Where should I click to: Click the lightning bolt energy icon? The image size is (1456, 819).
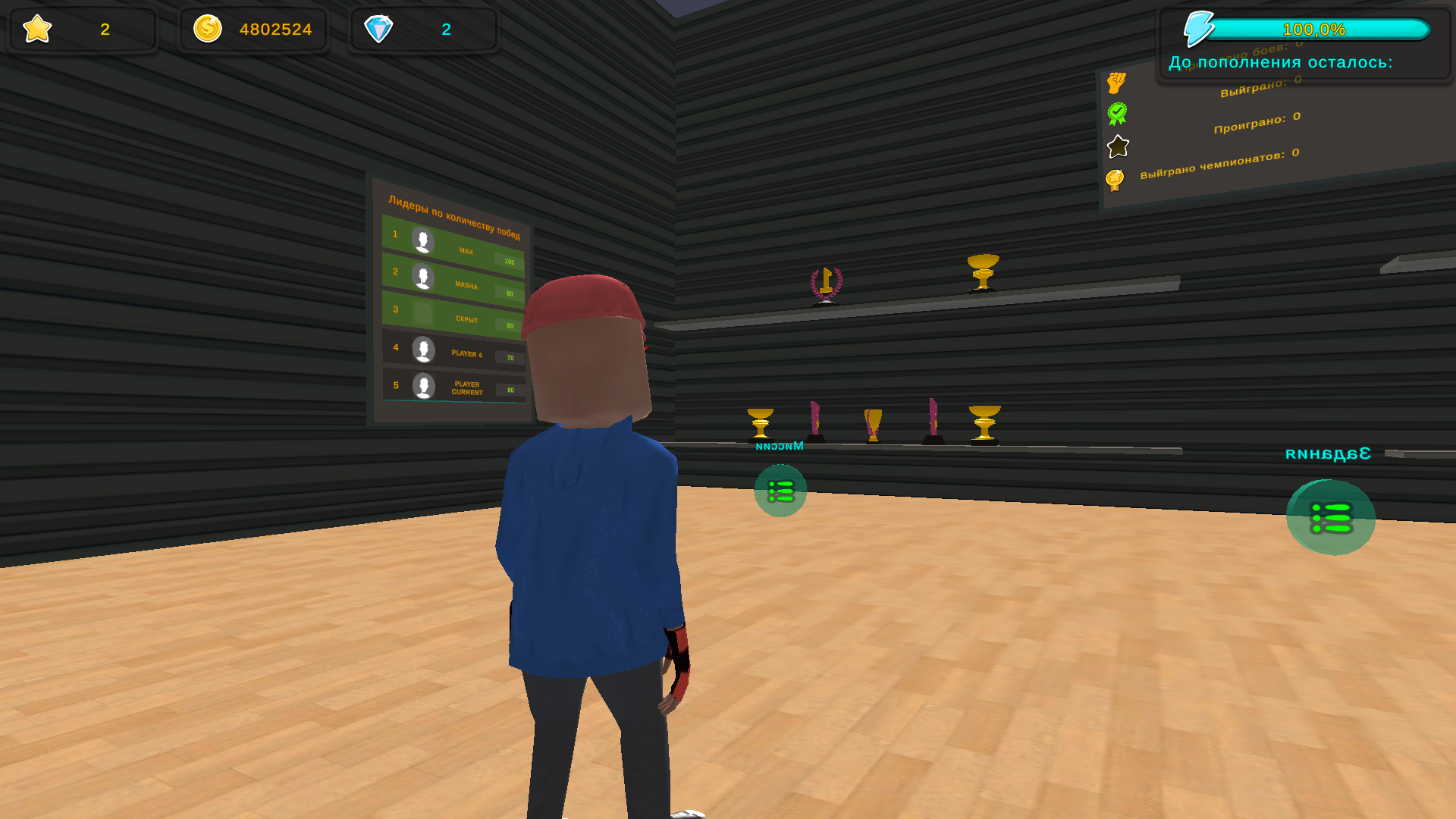(x=1200, y=27)
